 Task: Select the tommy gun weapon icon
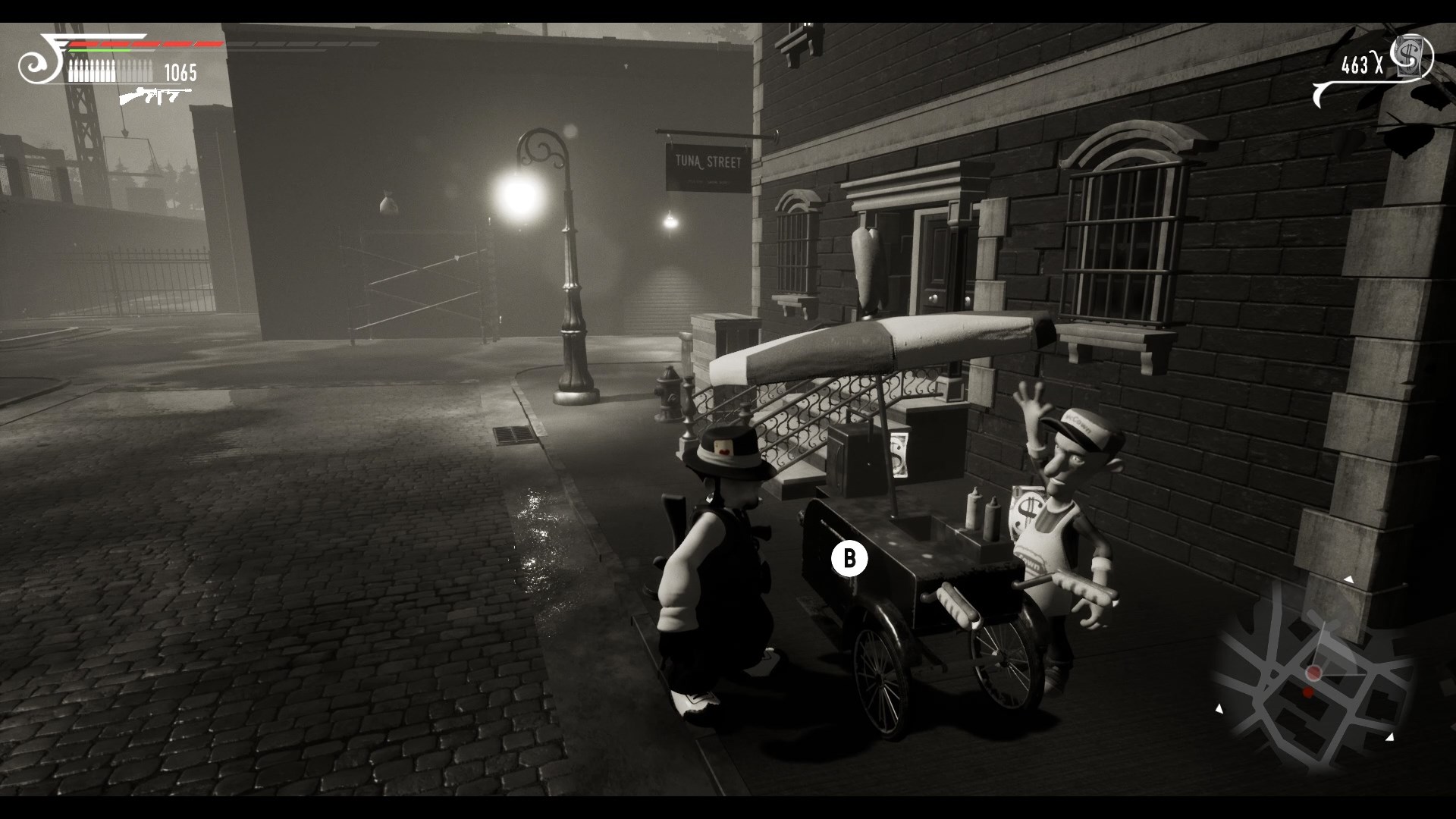click(155, 96)
